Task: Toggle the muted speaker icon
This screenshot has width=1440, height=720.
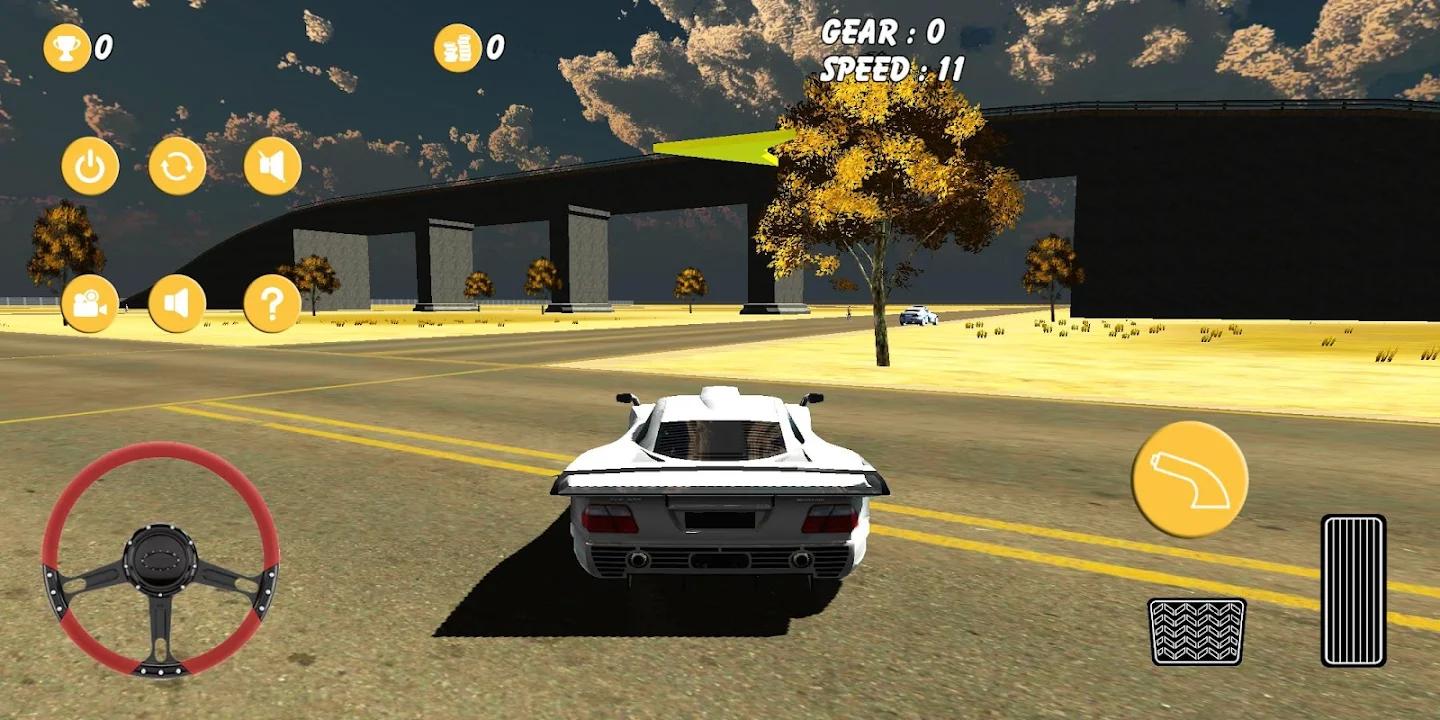Action: [x=272, y=166]
